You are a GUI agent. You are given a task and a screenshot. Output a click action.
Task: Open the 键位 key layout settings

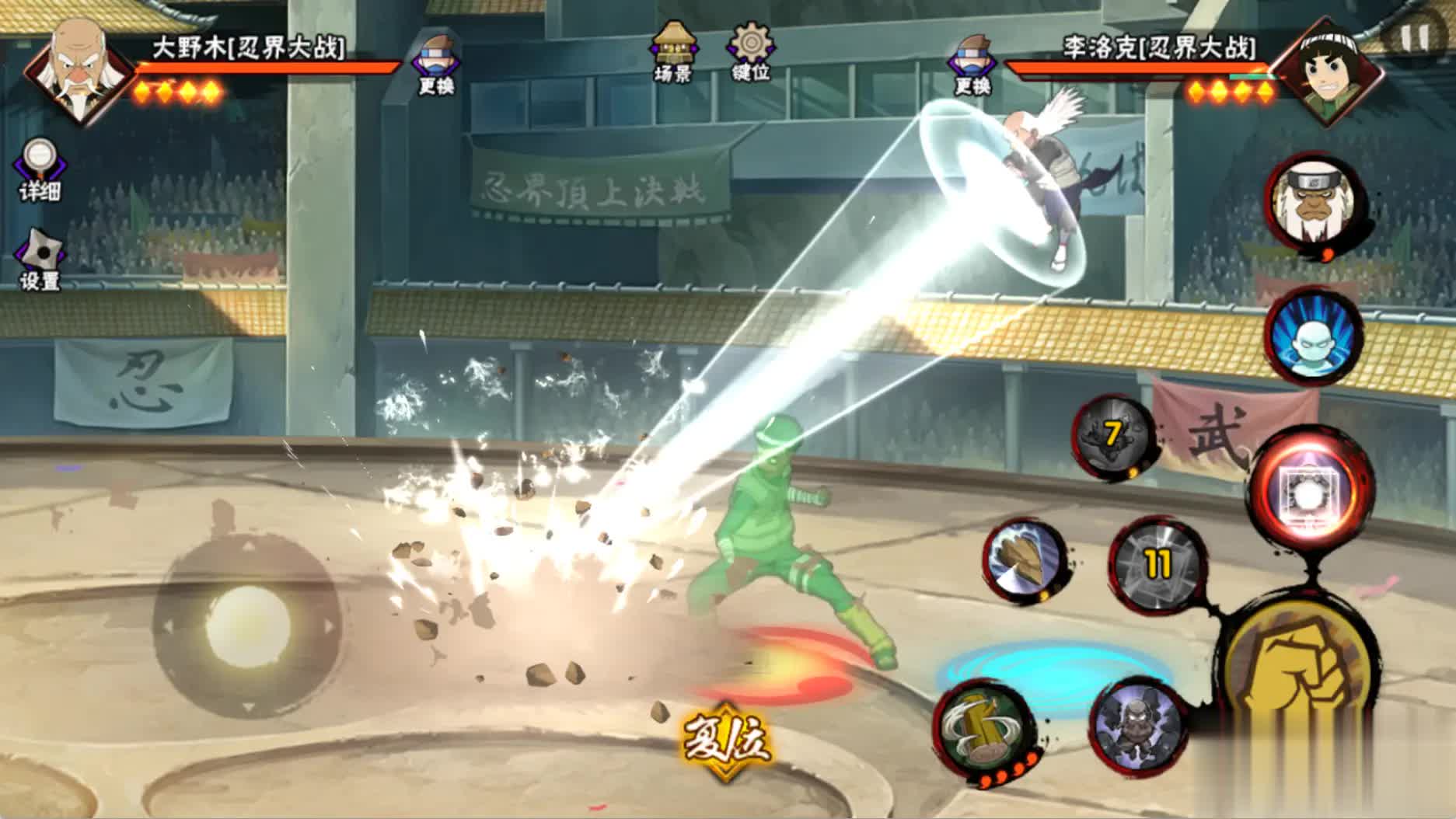[x=750, y=51]
